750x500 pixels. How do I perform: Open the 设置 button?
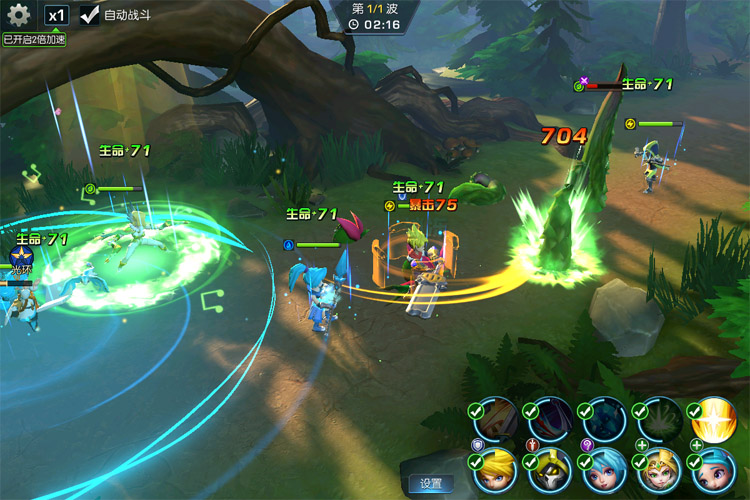[x=431, y=483]
